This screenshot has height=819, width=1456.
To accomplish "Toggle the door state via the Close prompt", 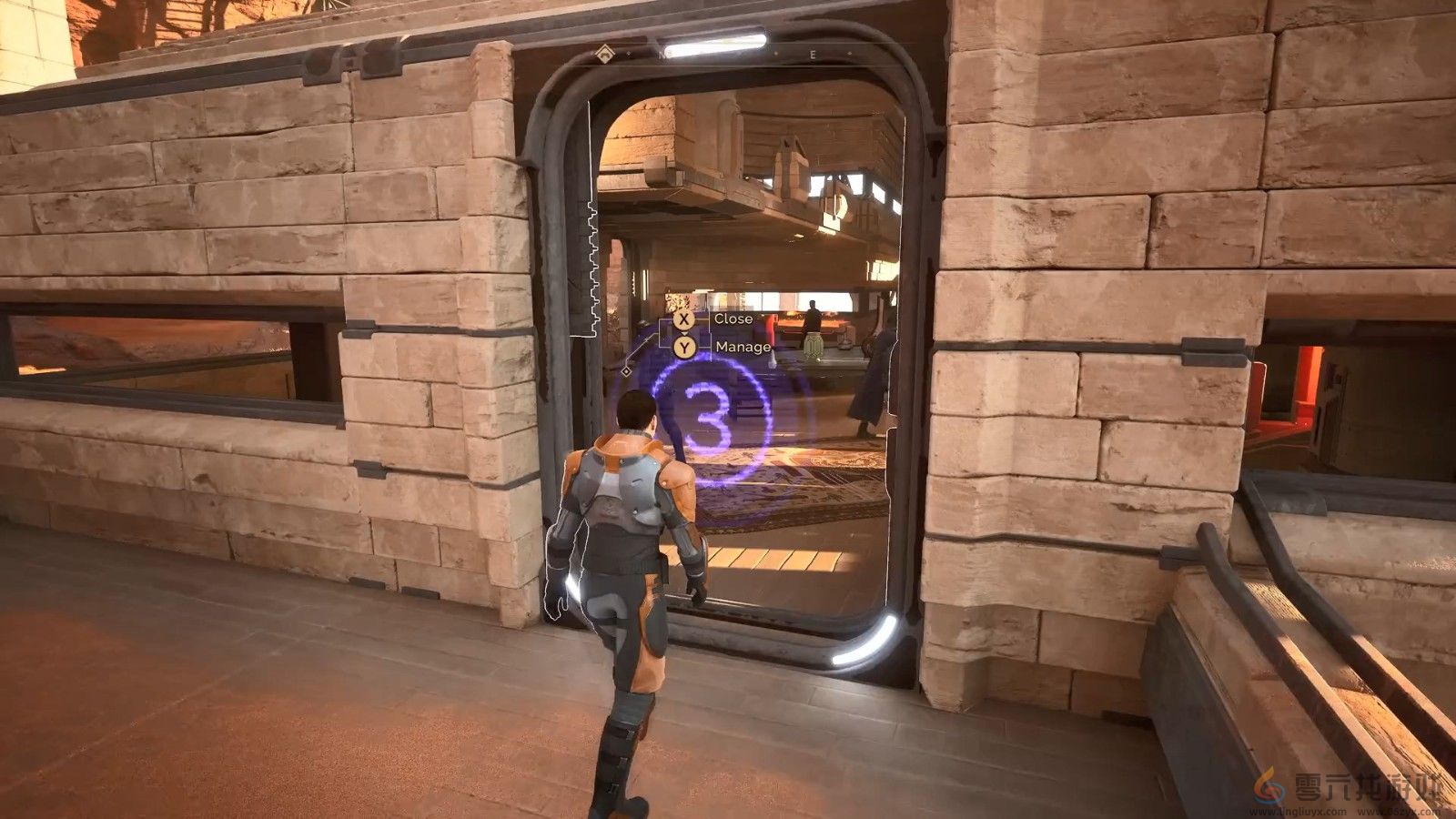I will point(733,319).
